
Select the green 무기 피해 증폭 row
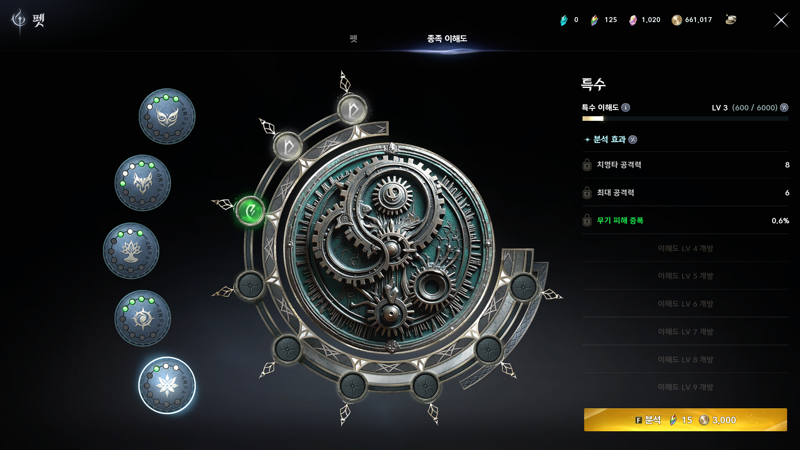click(x=685, y=221)
